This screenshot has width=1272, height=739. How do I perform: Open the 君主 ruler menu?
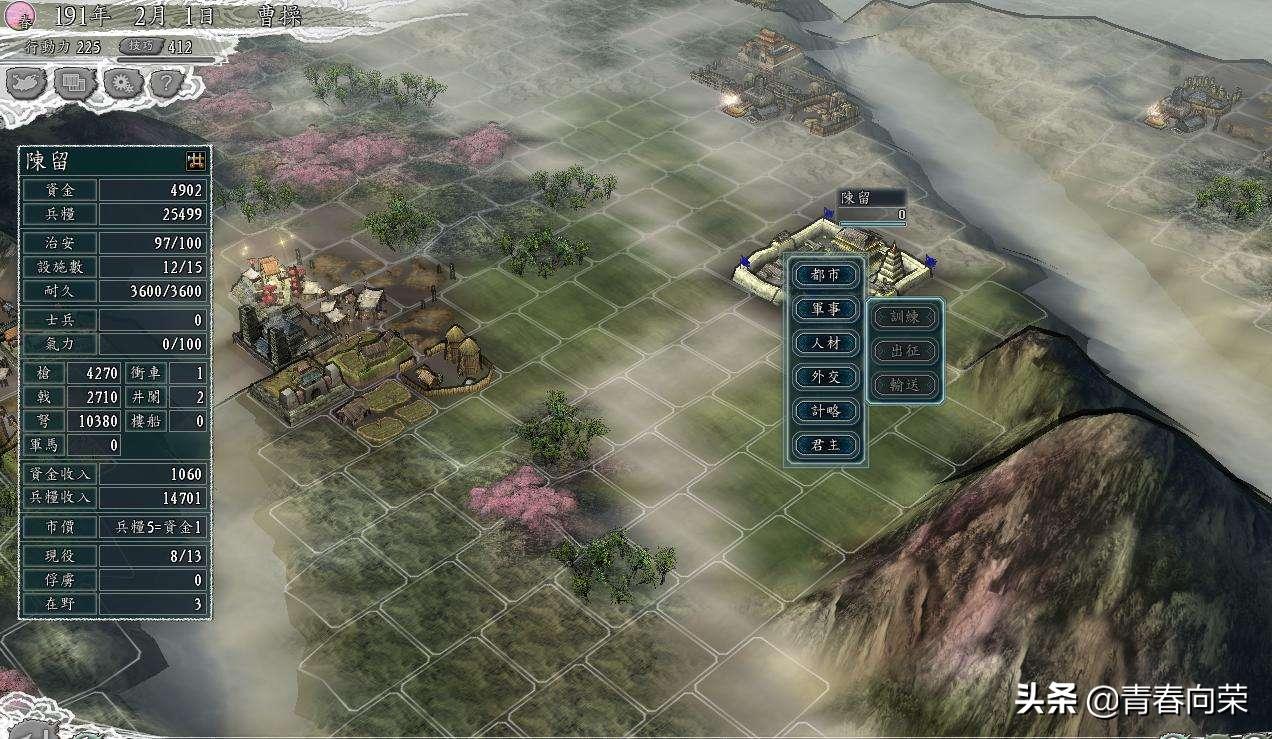pos(826,445)
